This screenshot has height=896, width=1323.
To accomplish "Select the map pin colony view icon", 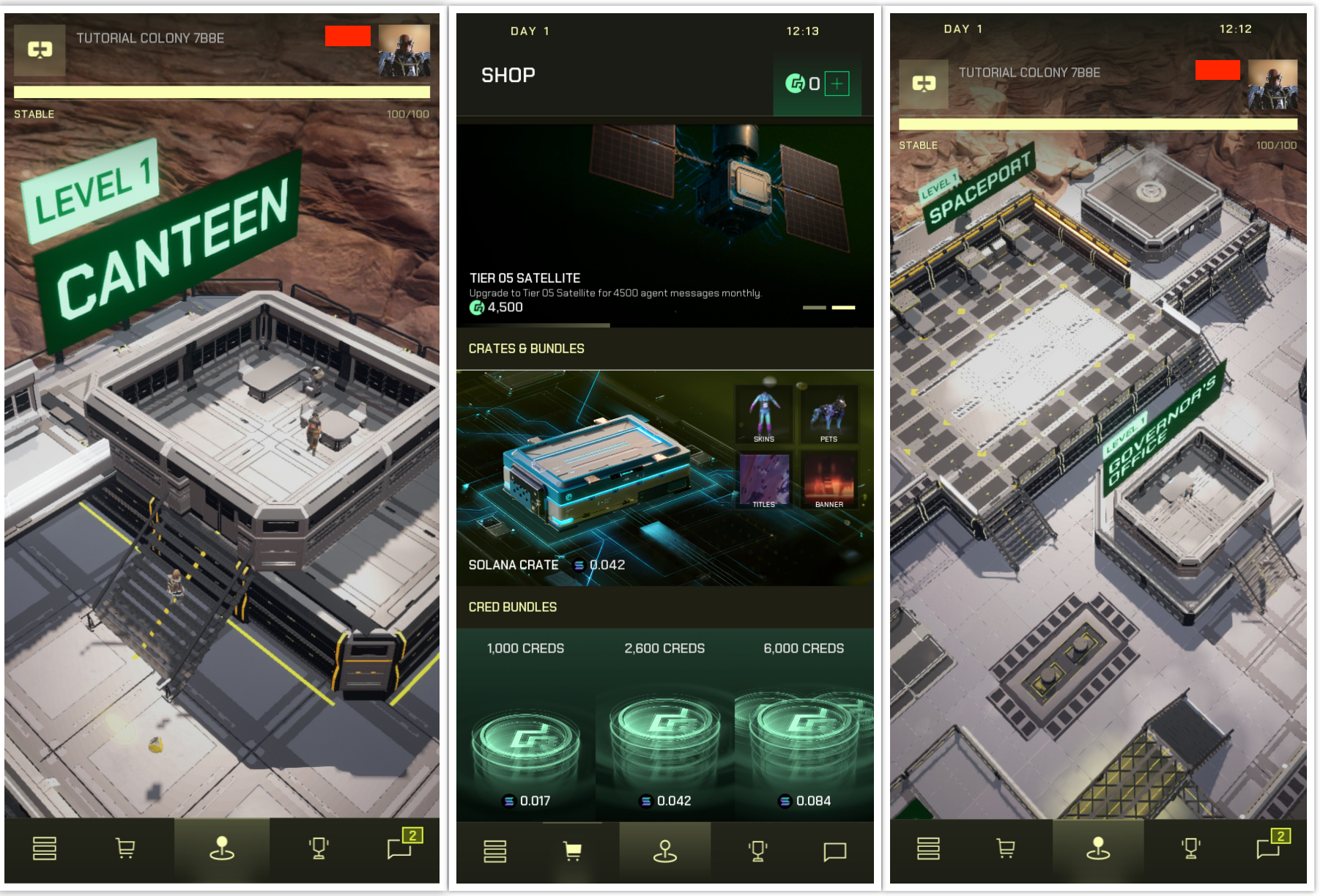I will [222, 848].
